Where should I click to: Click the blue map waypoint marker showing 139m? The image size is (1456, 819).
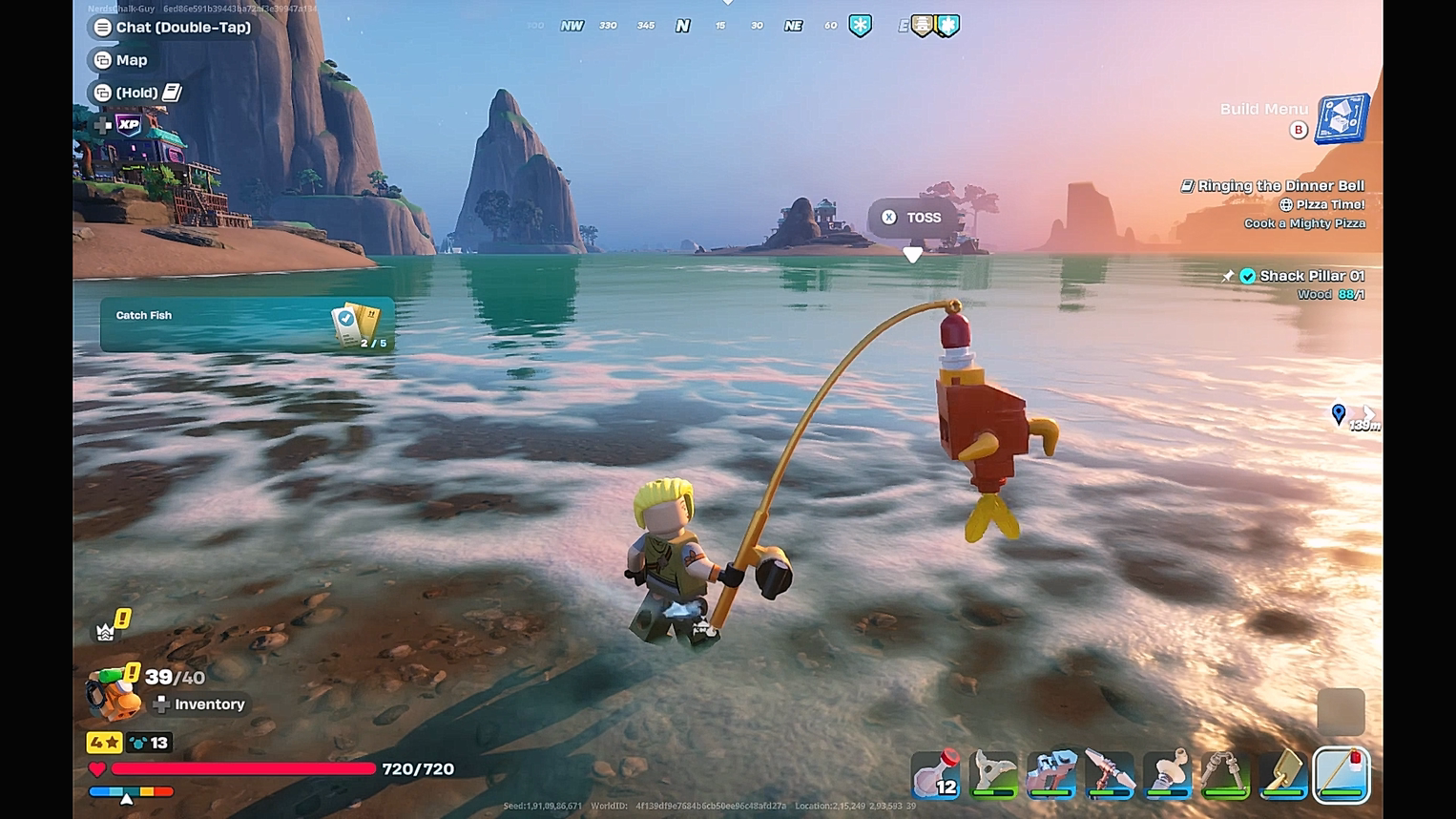(x=1339, y=414)
